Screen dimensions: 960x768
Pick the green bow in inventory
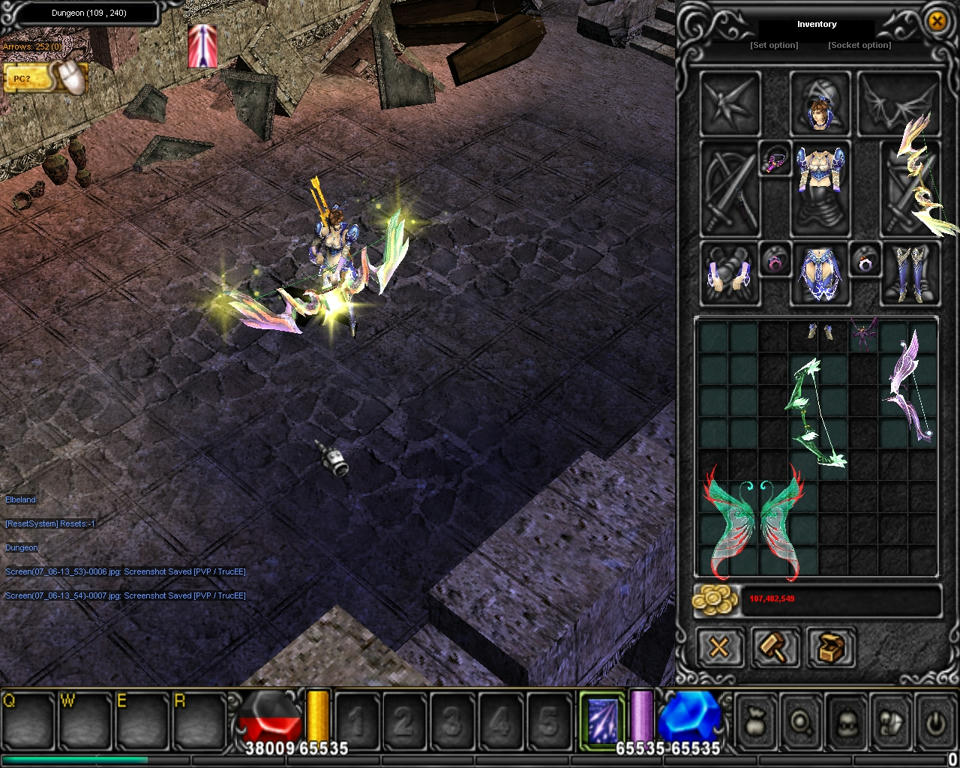[x=820, y=413]
